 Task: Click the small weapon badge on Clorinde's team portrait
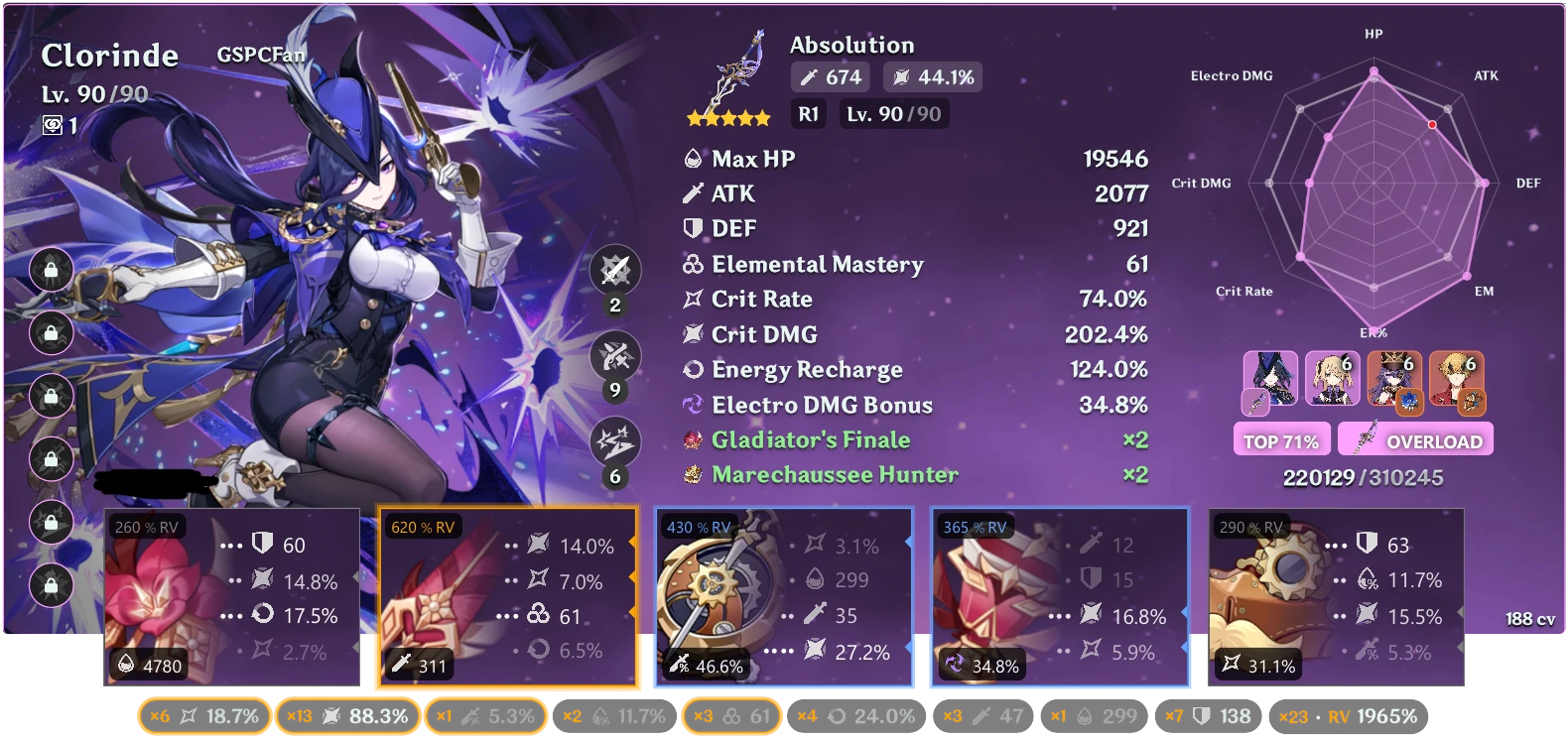click(x=1257, y=401)
